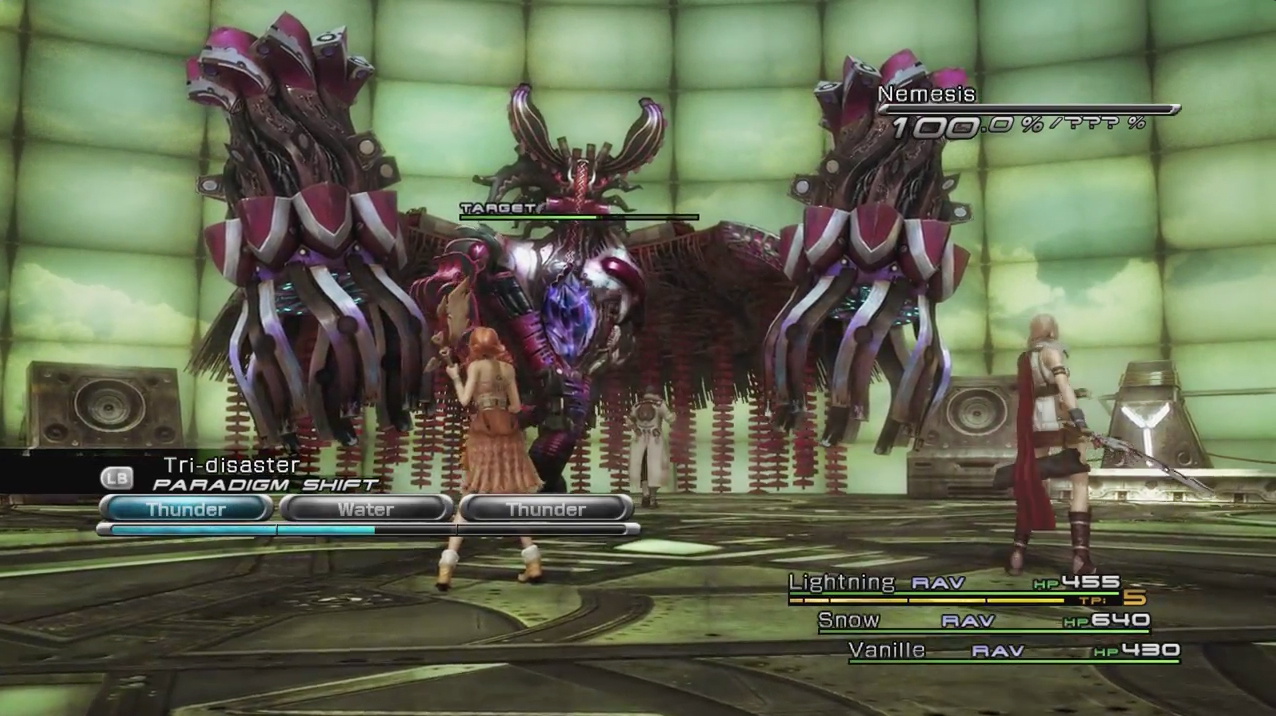This screenshot has height=716, width=1276.
Task: Select Vanille's party status row
Action: pos(1013,651)
